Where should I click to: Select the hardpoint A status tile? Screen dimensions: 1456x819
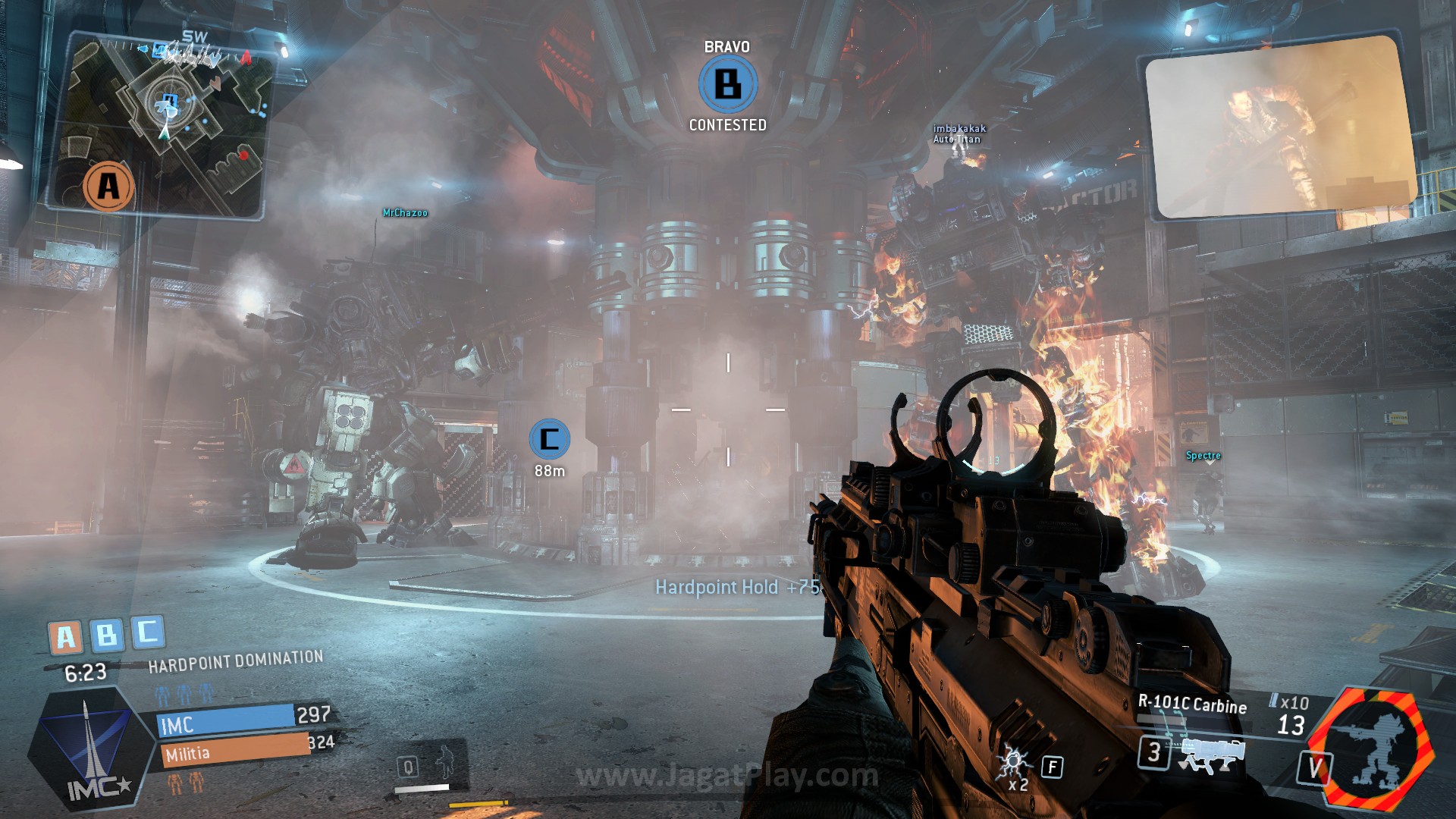click(66, 637)
